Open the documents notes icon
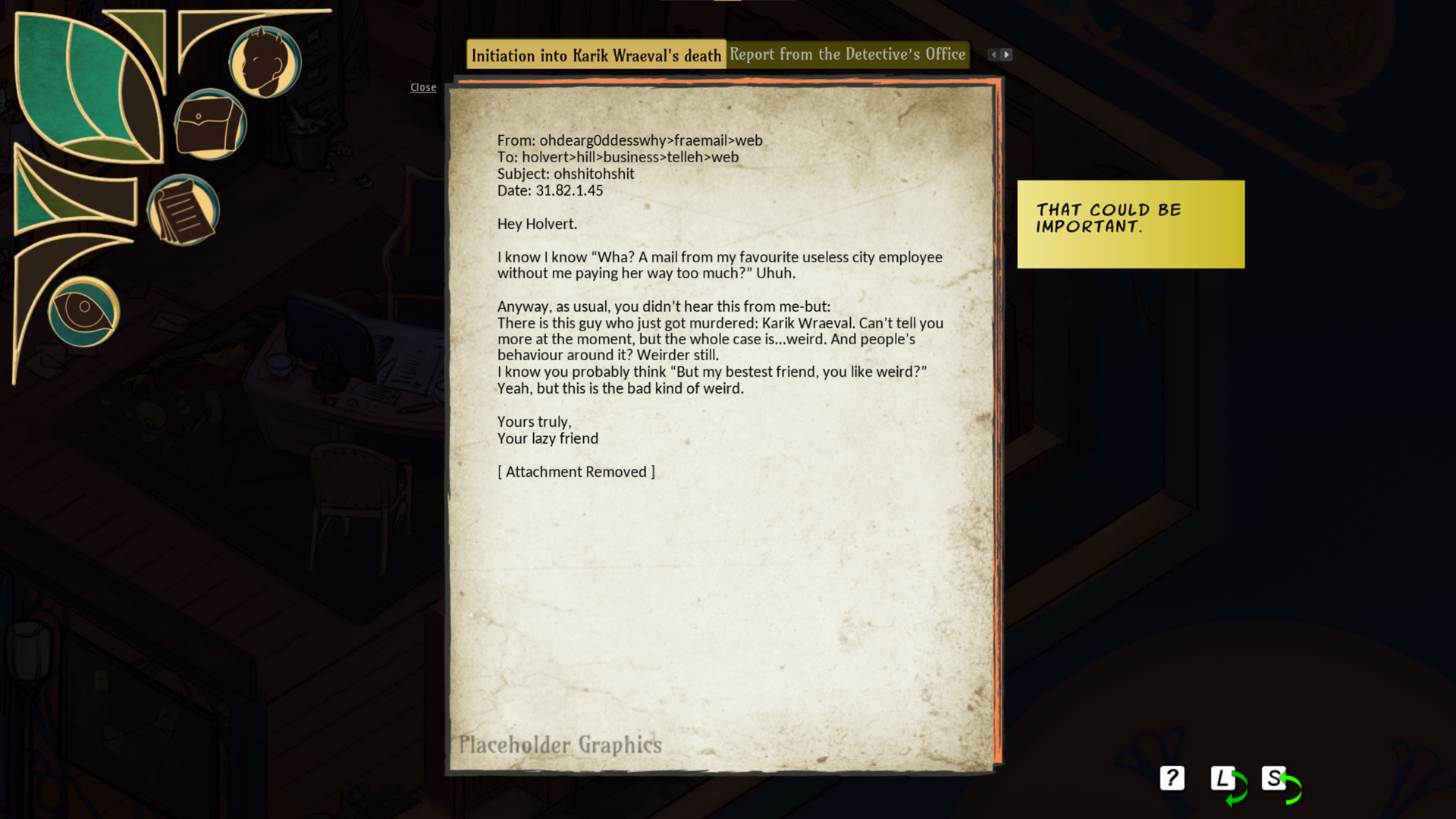Viewport: 1456px width, 819px height. 183,210
